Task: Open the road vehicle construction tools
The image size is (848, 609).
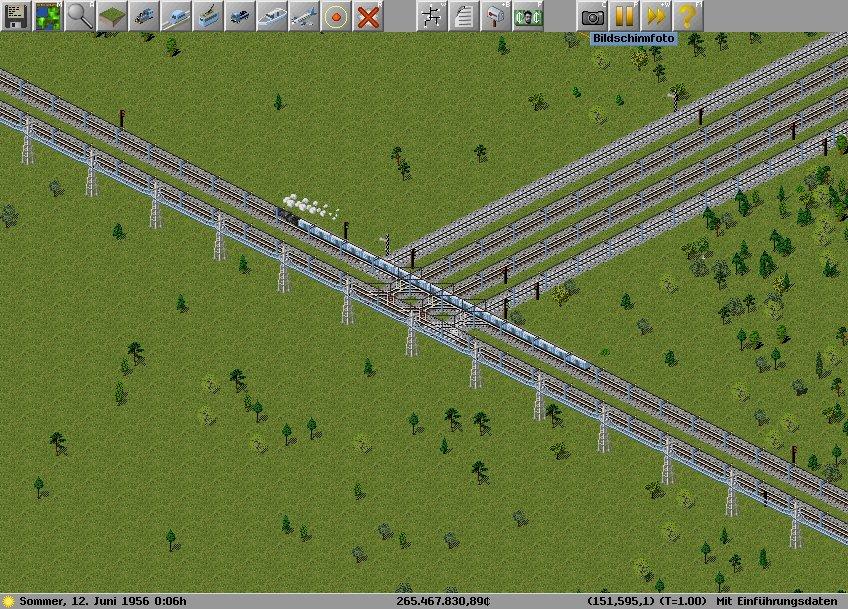Action: (240, 16)
